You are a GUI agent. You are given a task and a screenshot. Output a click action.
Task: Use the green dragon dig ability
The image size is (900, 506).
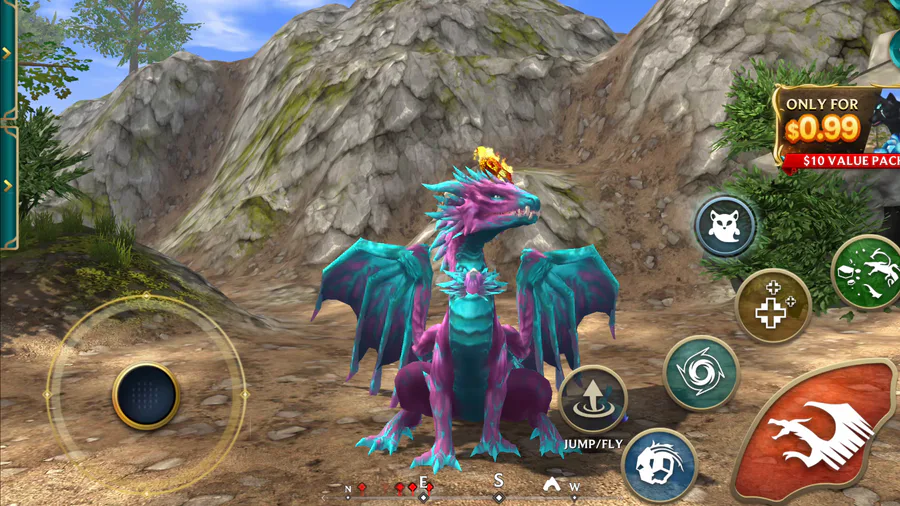(x=868, y=272)
